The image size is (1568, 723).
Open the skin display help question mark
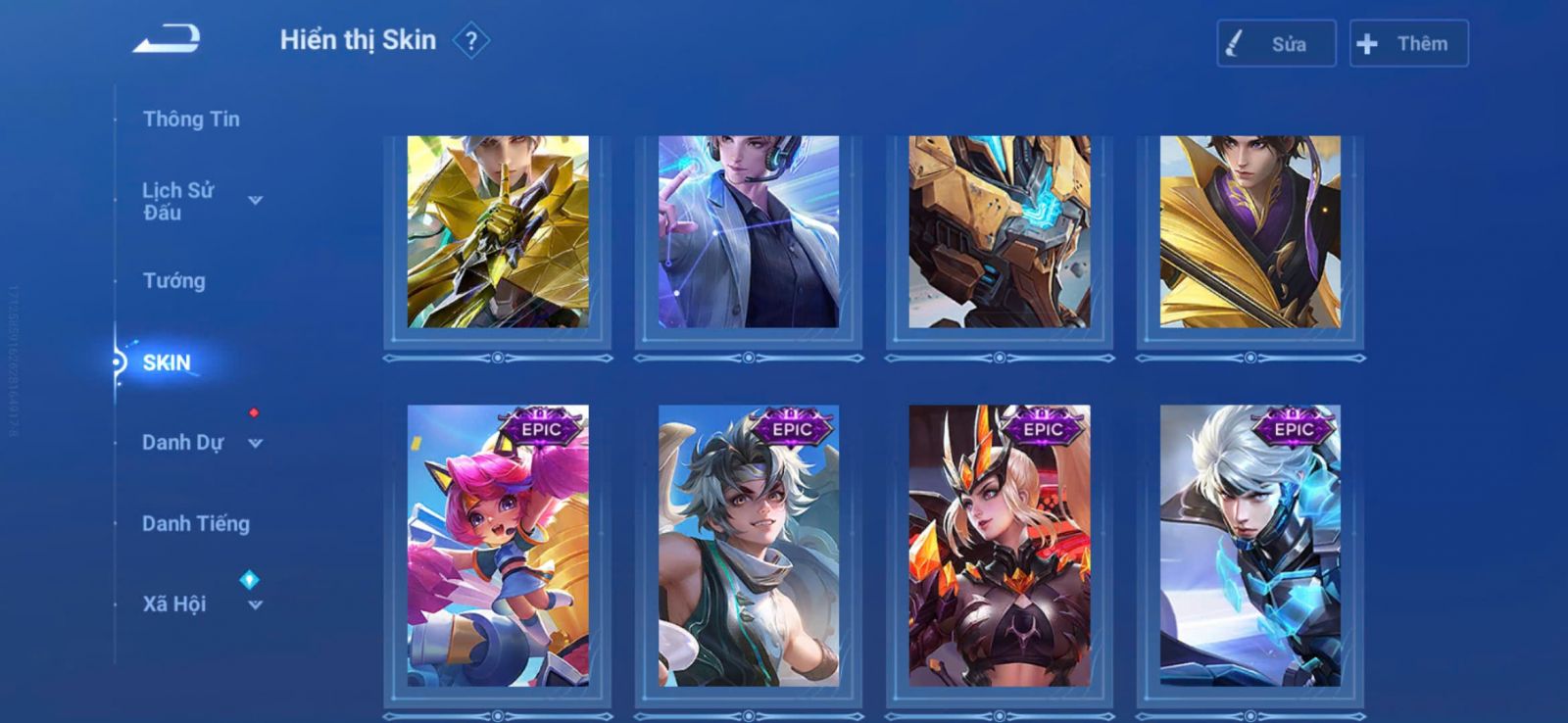point(471,41)
